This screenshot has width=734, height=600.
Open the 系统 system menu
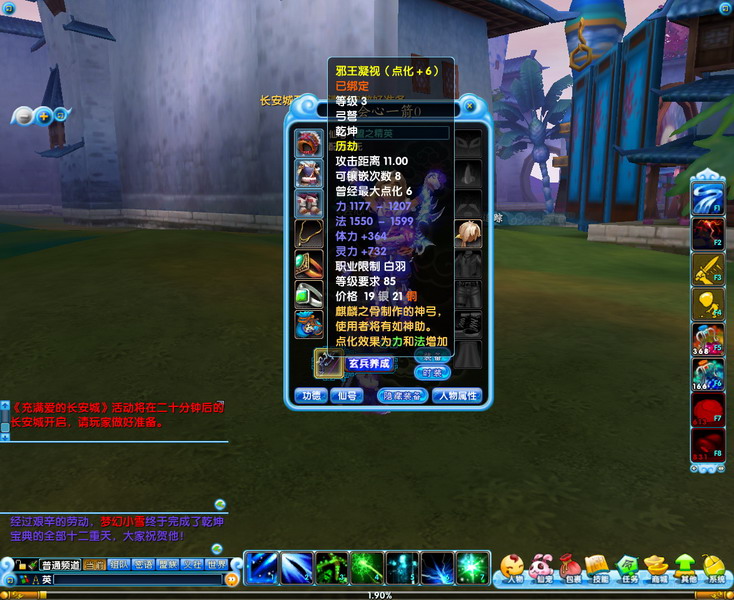pos(714,568)
